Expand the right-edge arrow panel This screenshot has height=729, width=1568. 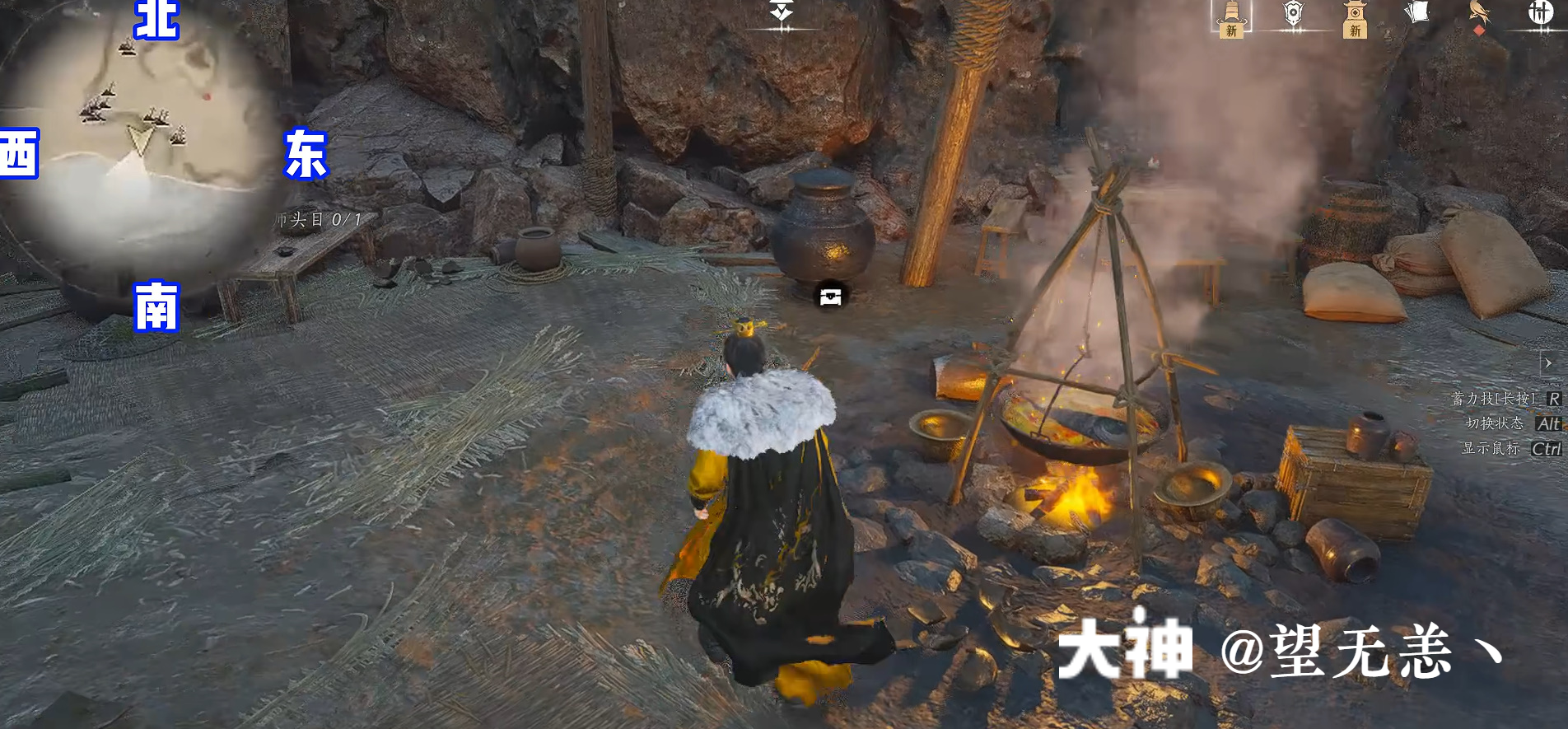click(x=1547, y=362)
